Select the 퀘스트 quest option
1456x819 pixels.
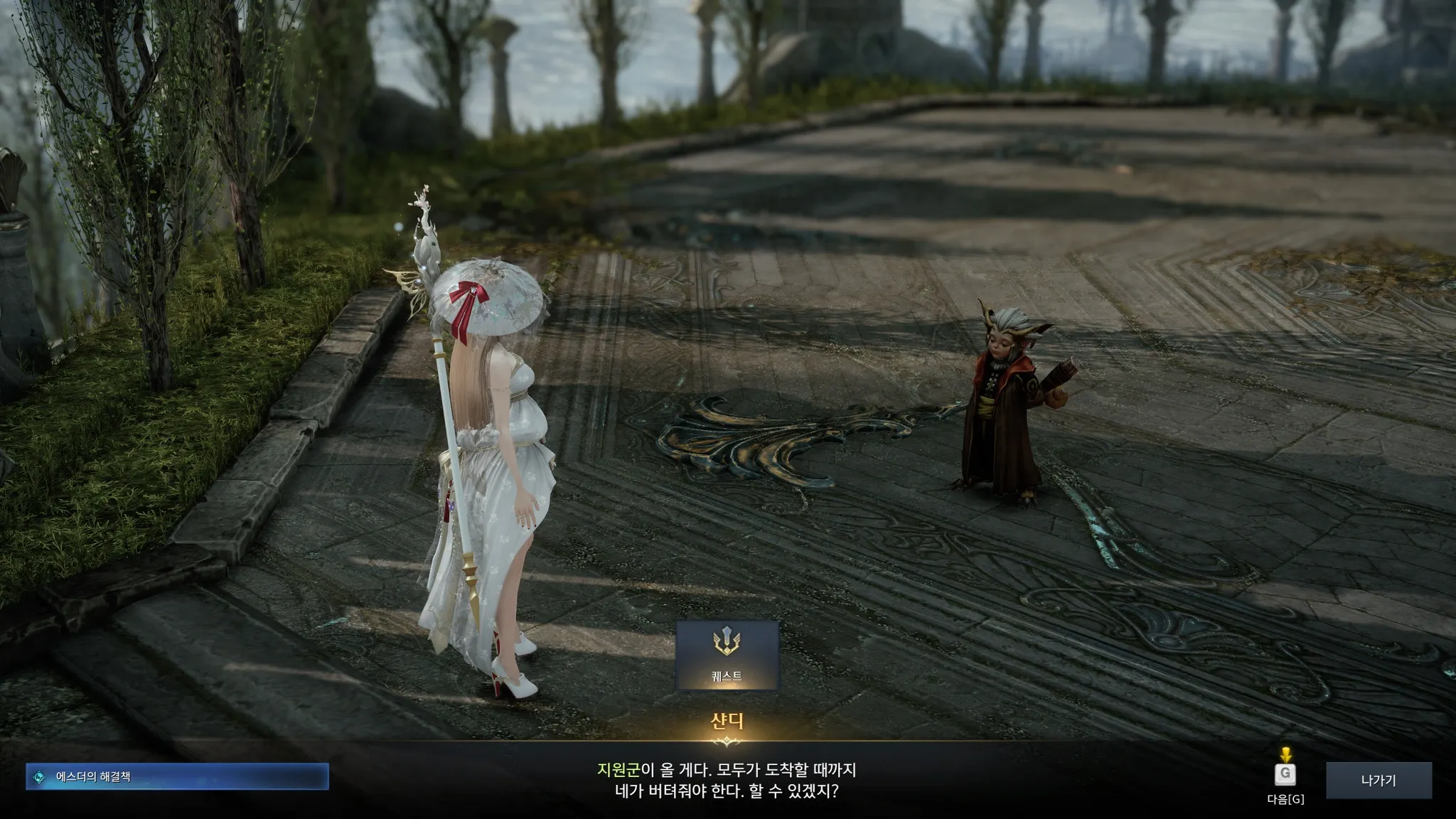coord(727,655)
